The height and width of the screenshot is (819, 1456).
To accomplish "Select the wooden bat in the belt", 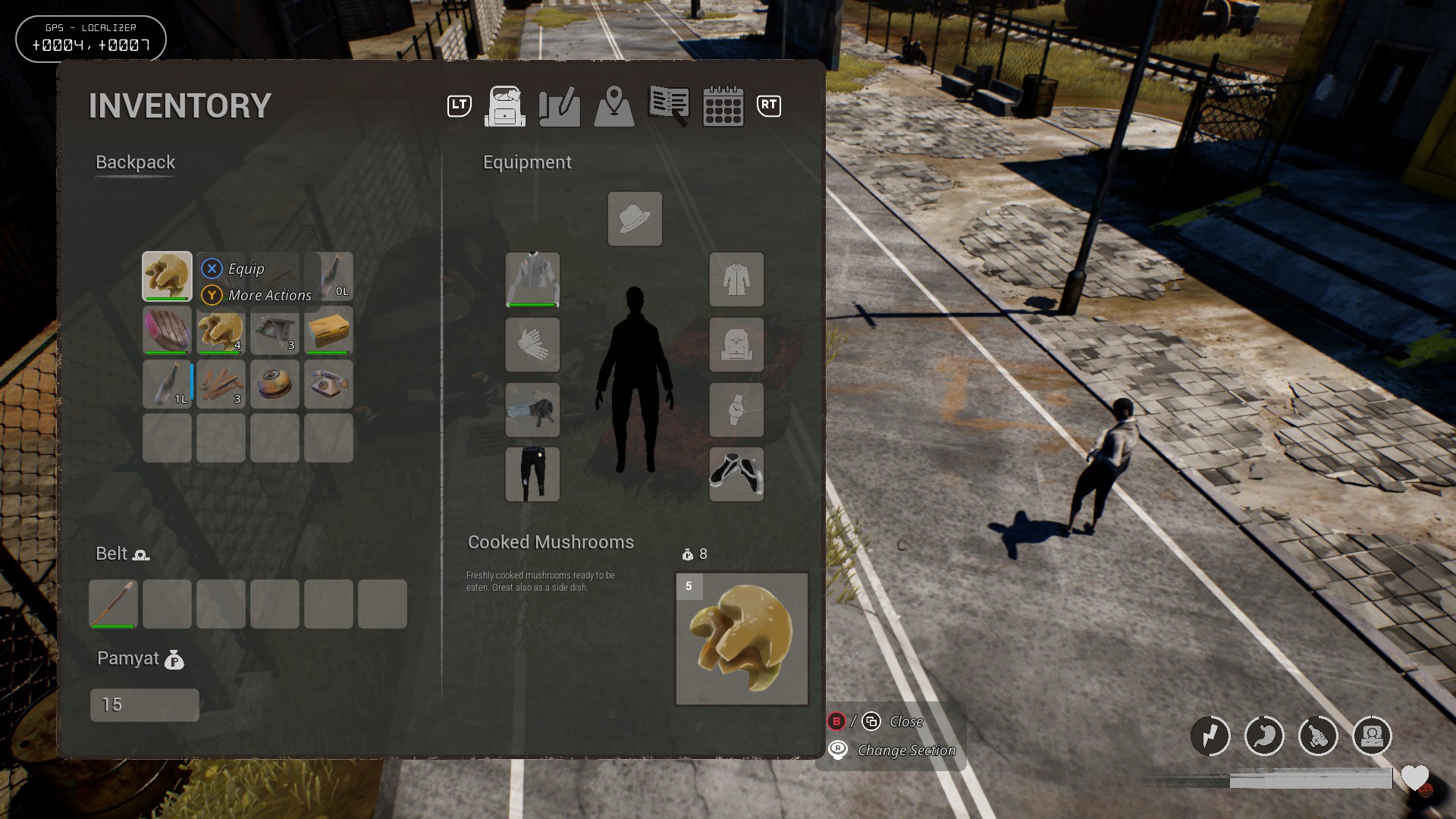I will point(113,604).
